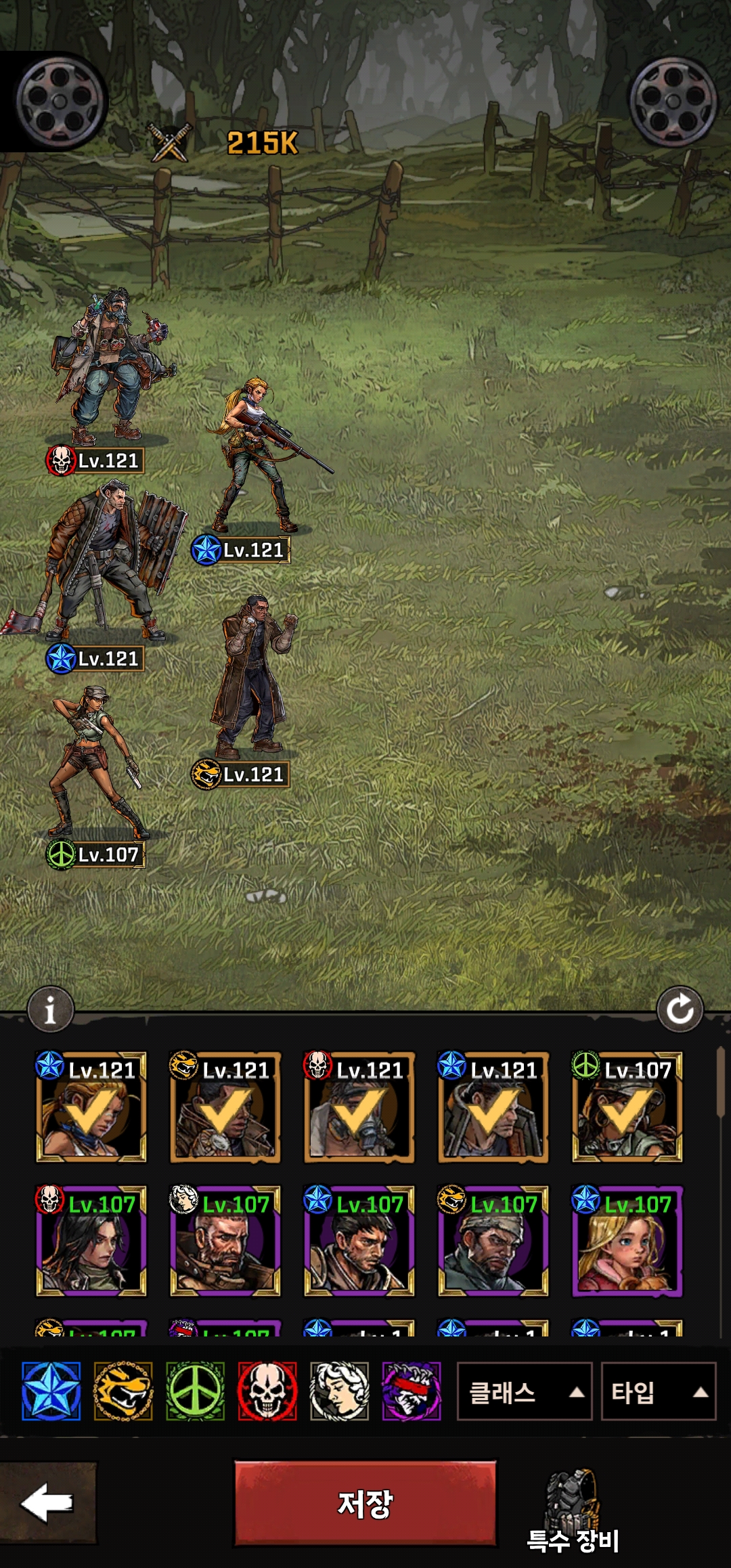The image size is (731, 1568).
Task: Deselect the blonde woman Lv.121 hero card
Action: point(91,1106)
